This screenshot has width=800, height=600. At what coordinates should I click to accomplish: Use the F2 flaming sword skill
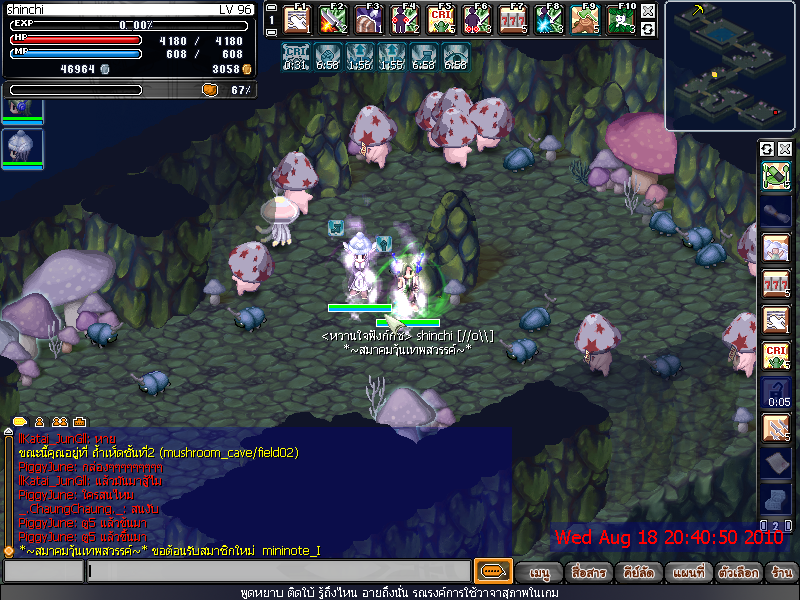click(x=333, y=20)
